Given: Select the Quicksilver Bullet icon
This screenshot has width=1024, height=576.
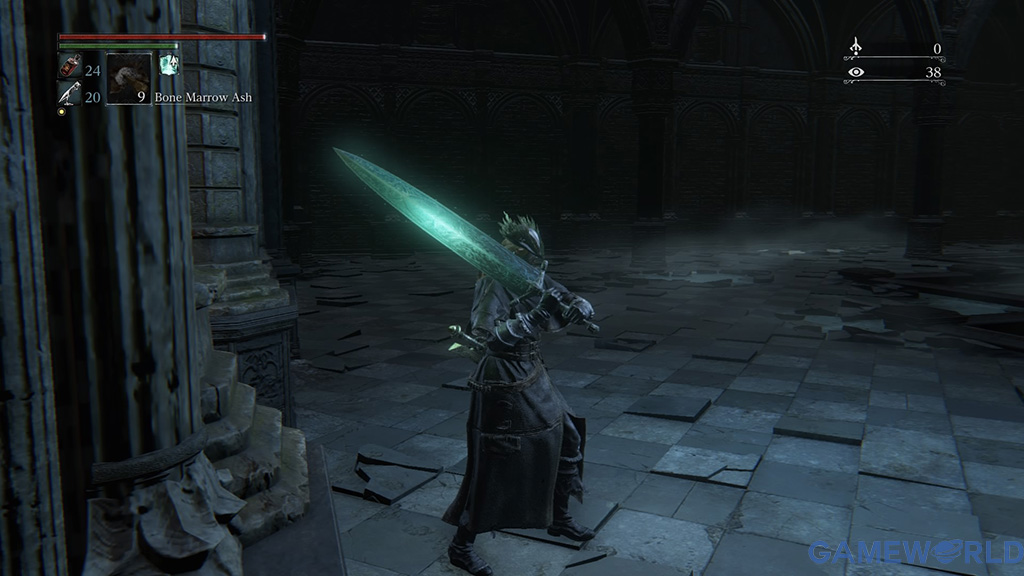Looking at the screenshot, I should [x=68, y=95].
